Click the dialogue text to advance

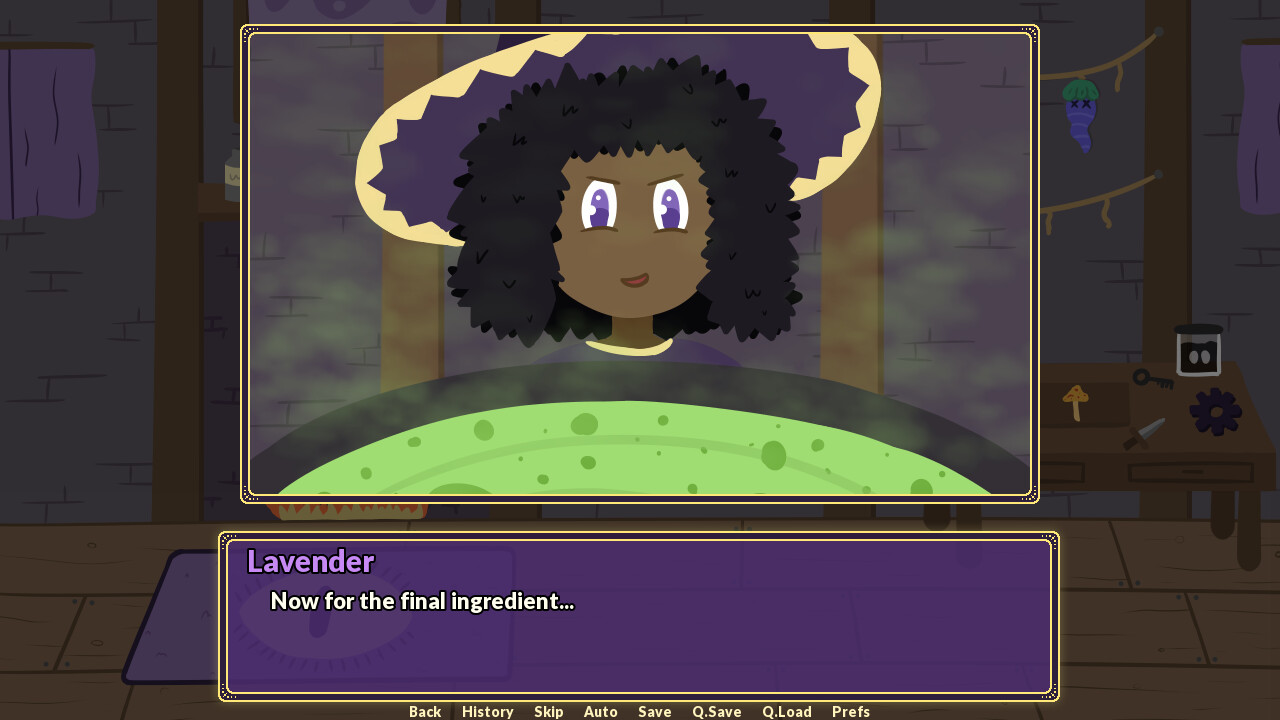[x=423, y=602]
